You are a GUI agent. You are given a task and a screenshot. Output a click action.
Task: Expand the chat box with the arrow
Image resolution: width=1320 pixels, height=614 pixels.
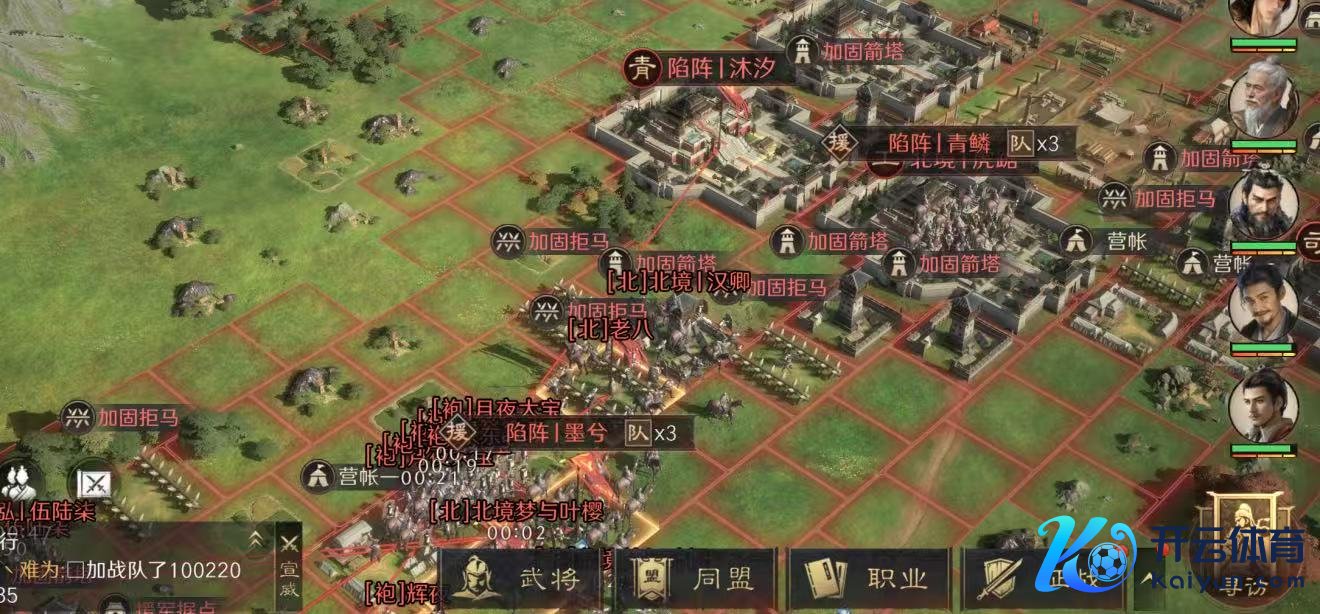[x=257, y=539]
